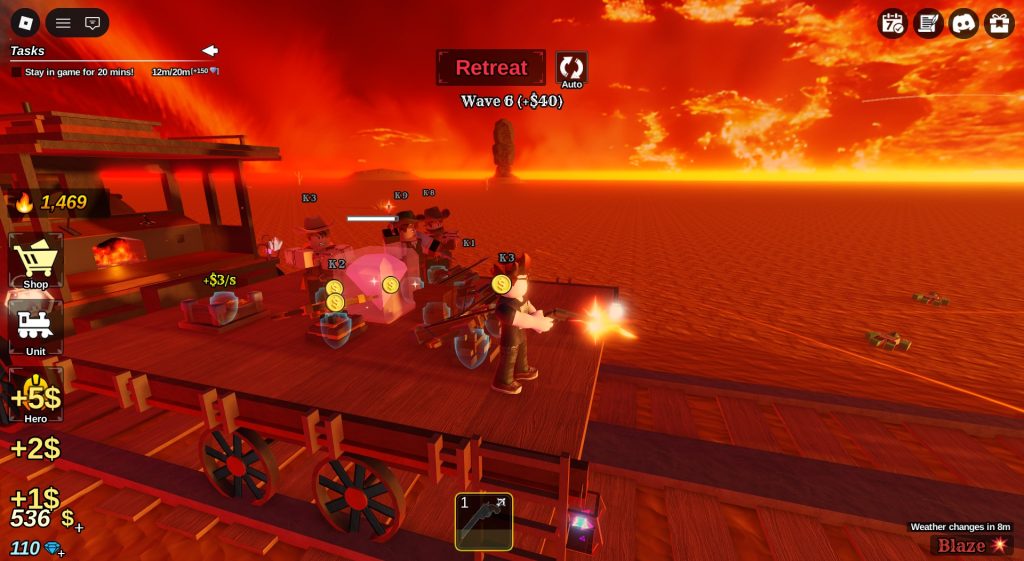Open the Roblox hamburger menu

tap(63, 22)
